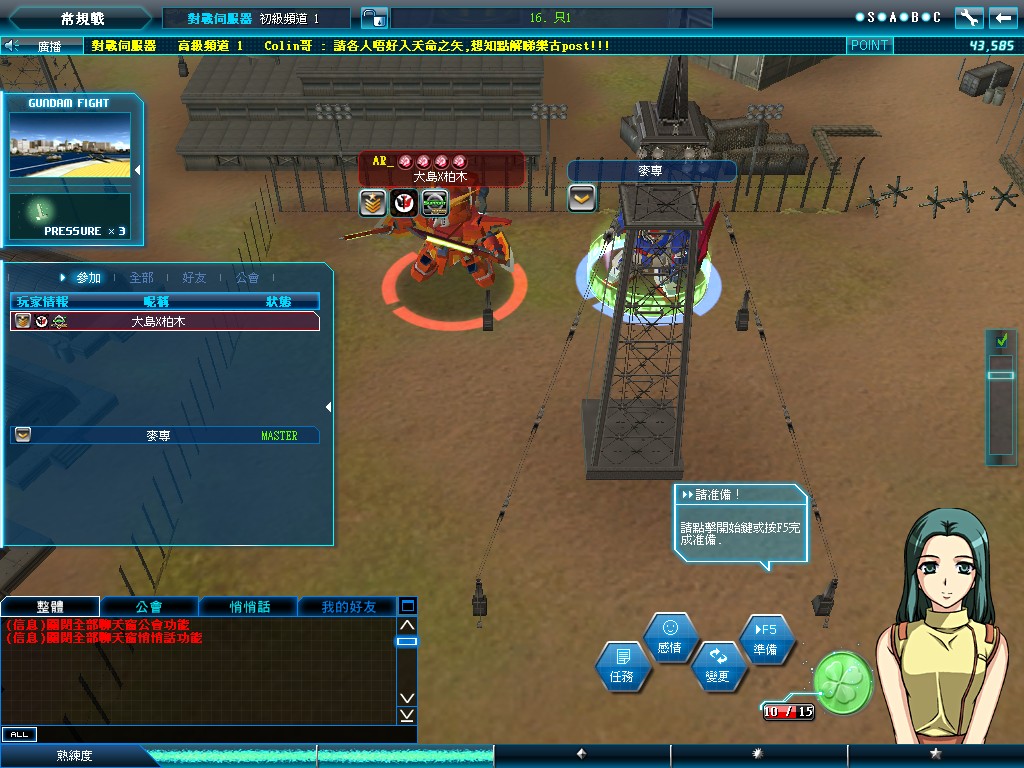Click the F5 準備 ready button
This screenshot has width=1024, height=768.
tap(766, 639)
